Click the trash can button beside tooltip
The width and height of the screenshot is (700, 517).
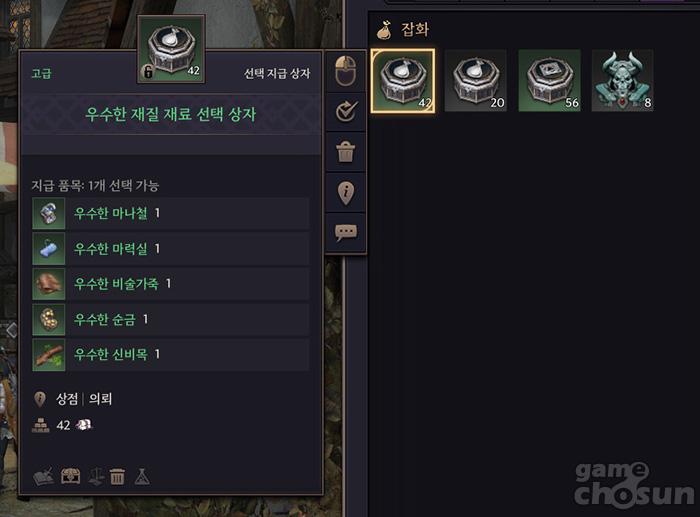tap(346, 152)
